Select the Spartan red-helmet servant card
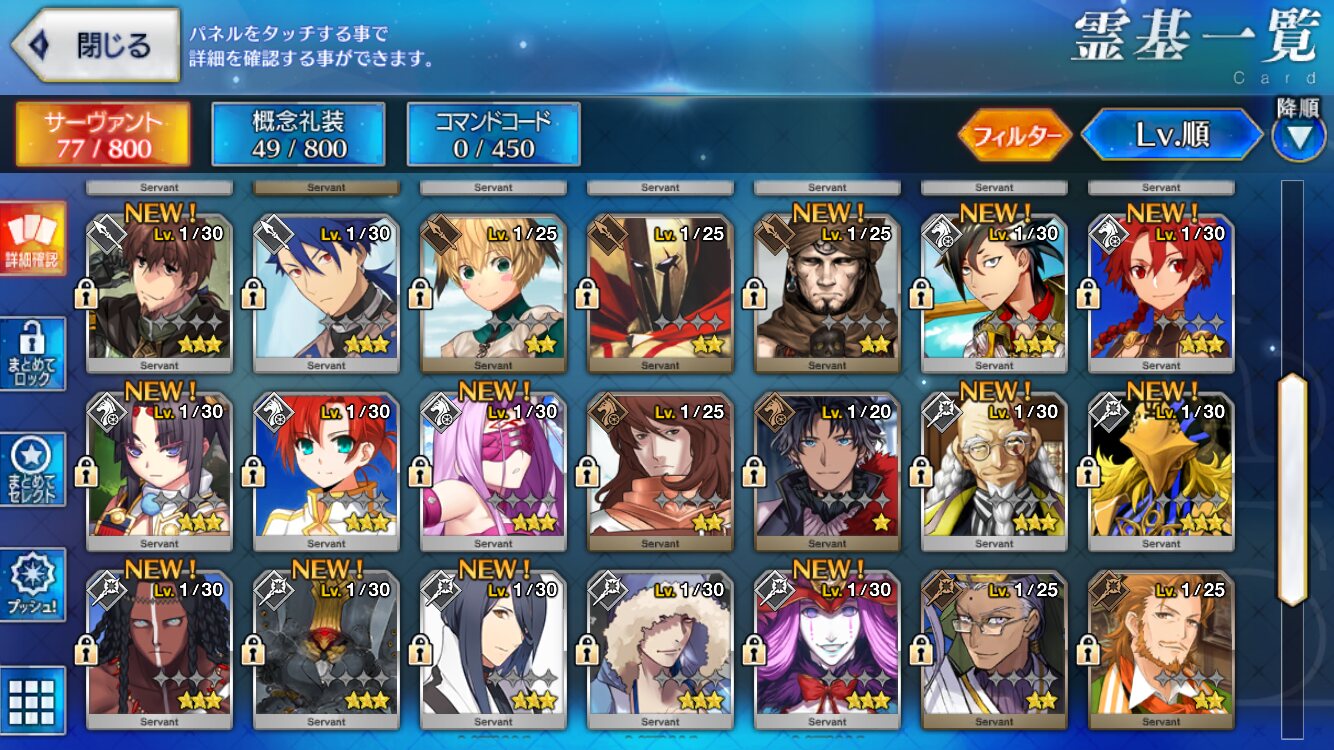This screenshot has width=1334, height=750. (x=660, y=290)
